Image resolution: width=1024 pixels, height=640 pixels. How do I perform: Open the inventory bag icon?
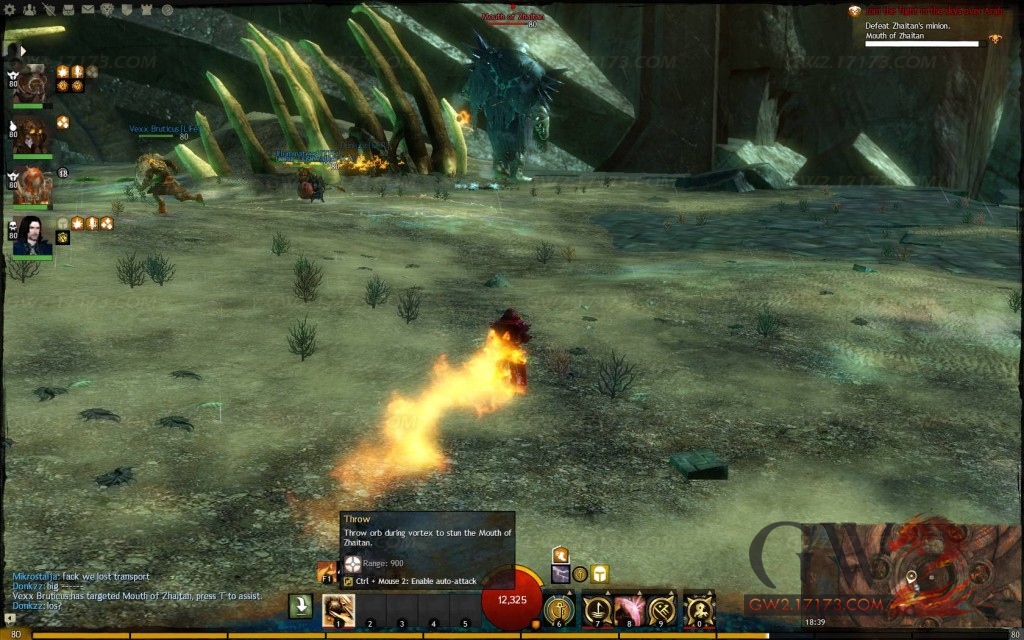pyautogui.click(x=67, y=9)
